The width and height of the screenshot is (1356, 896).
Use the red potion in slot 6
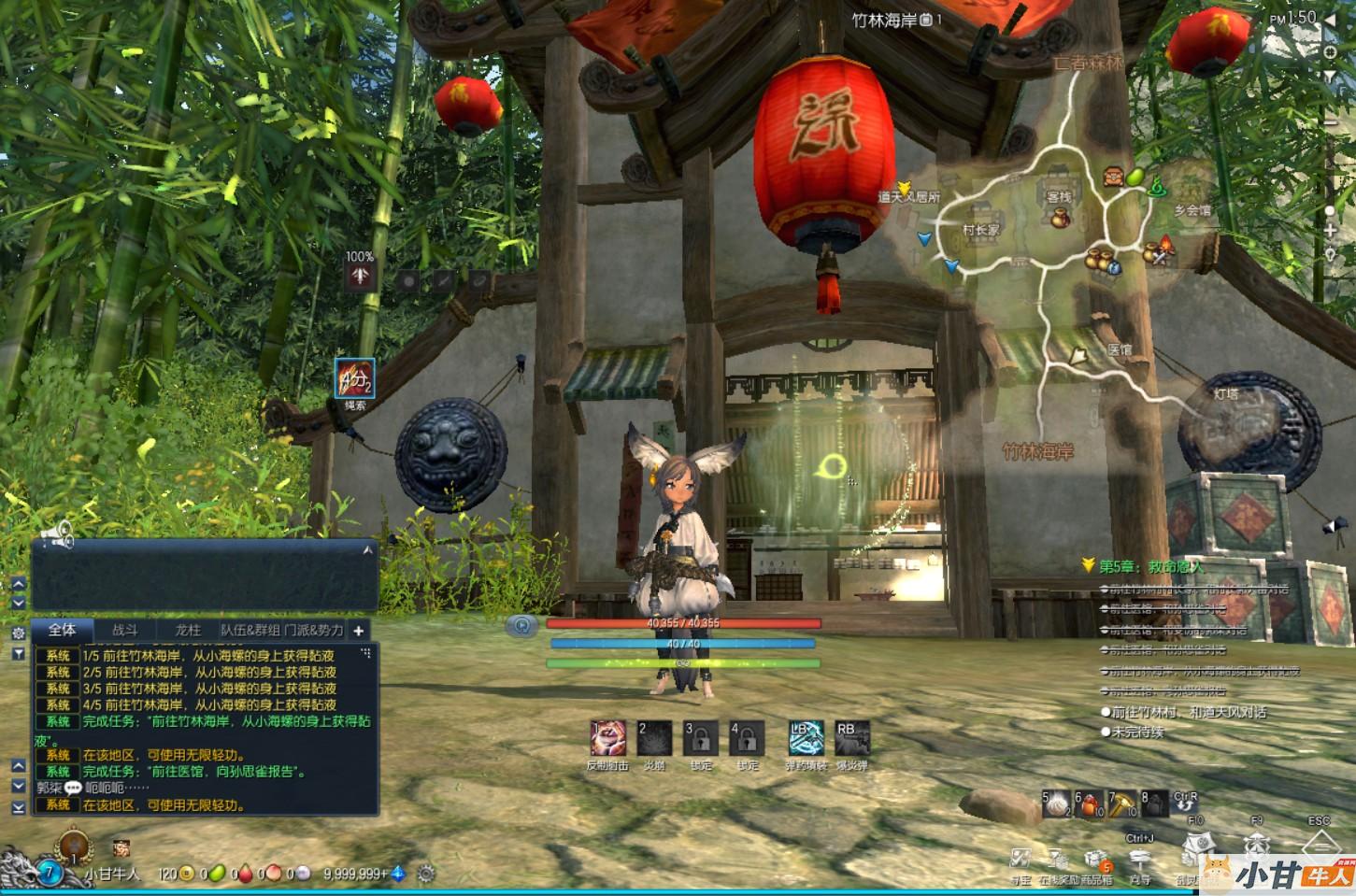(x=1091, y=804)
